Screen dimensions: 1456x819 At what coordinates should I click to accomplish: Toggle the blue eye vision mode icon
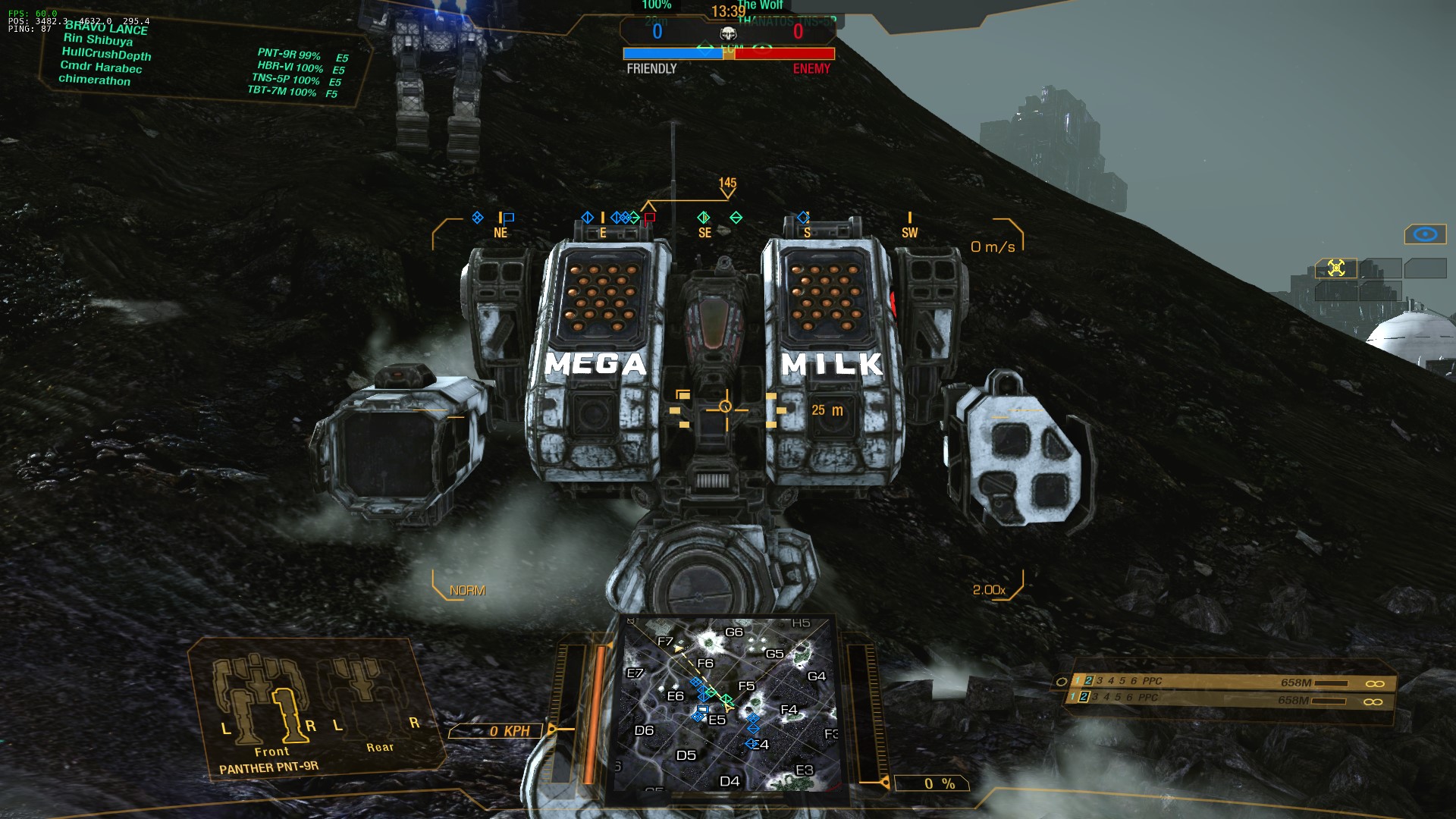[1425, 234]
